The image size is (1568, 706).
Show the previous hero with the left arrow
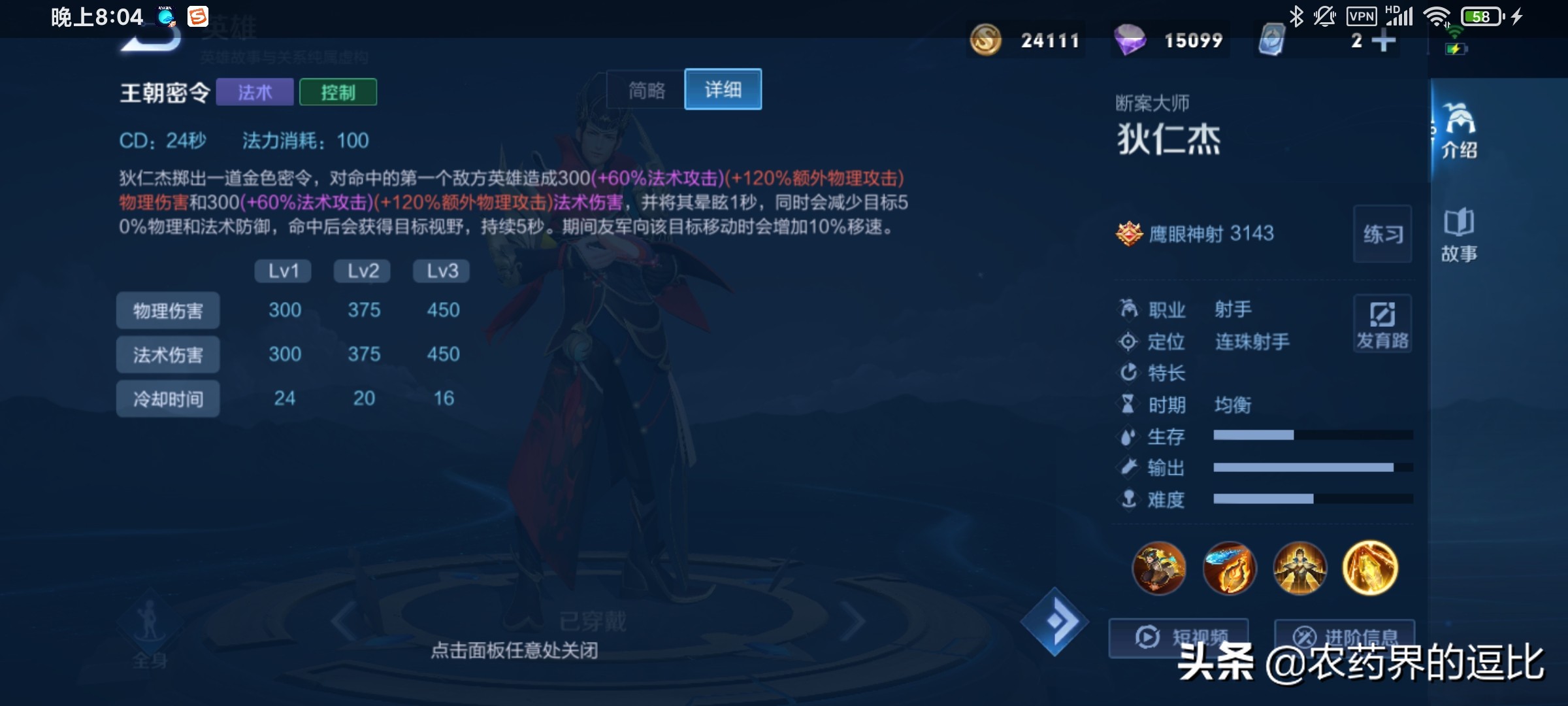pyautogui.click(x=344, y=622)
